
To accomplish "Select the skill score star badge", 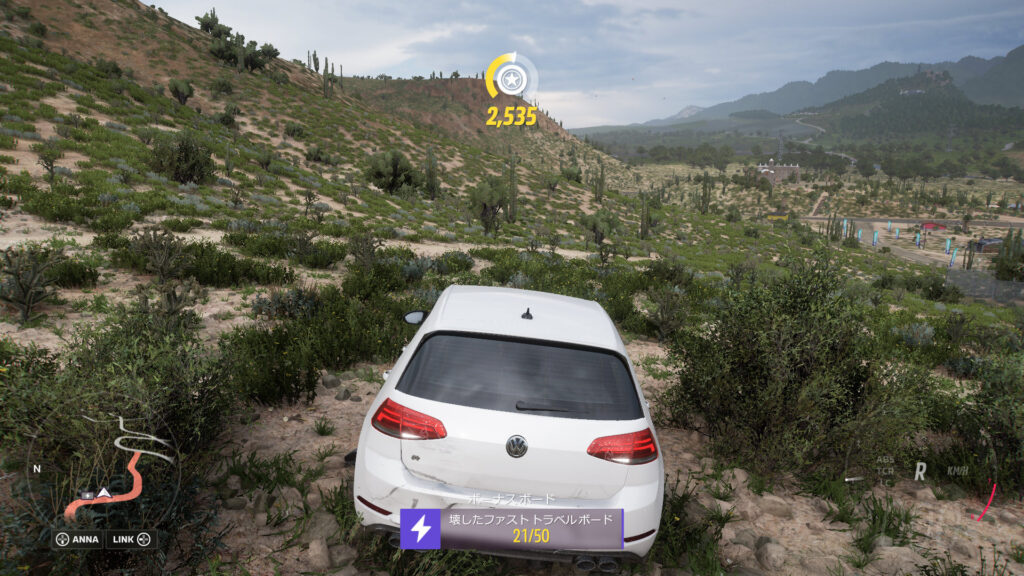I will coord(511,77).
